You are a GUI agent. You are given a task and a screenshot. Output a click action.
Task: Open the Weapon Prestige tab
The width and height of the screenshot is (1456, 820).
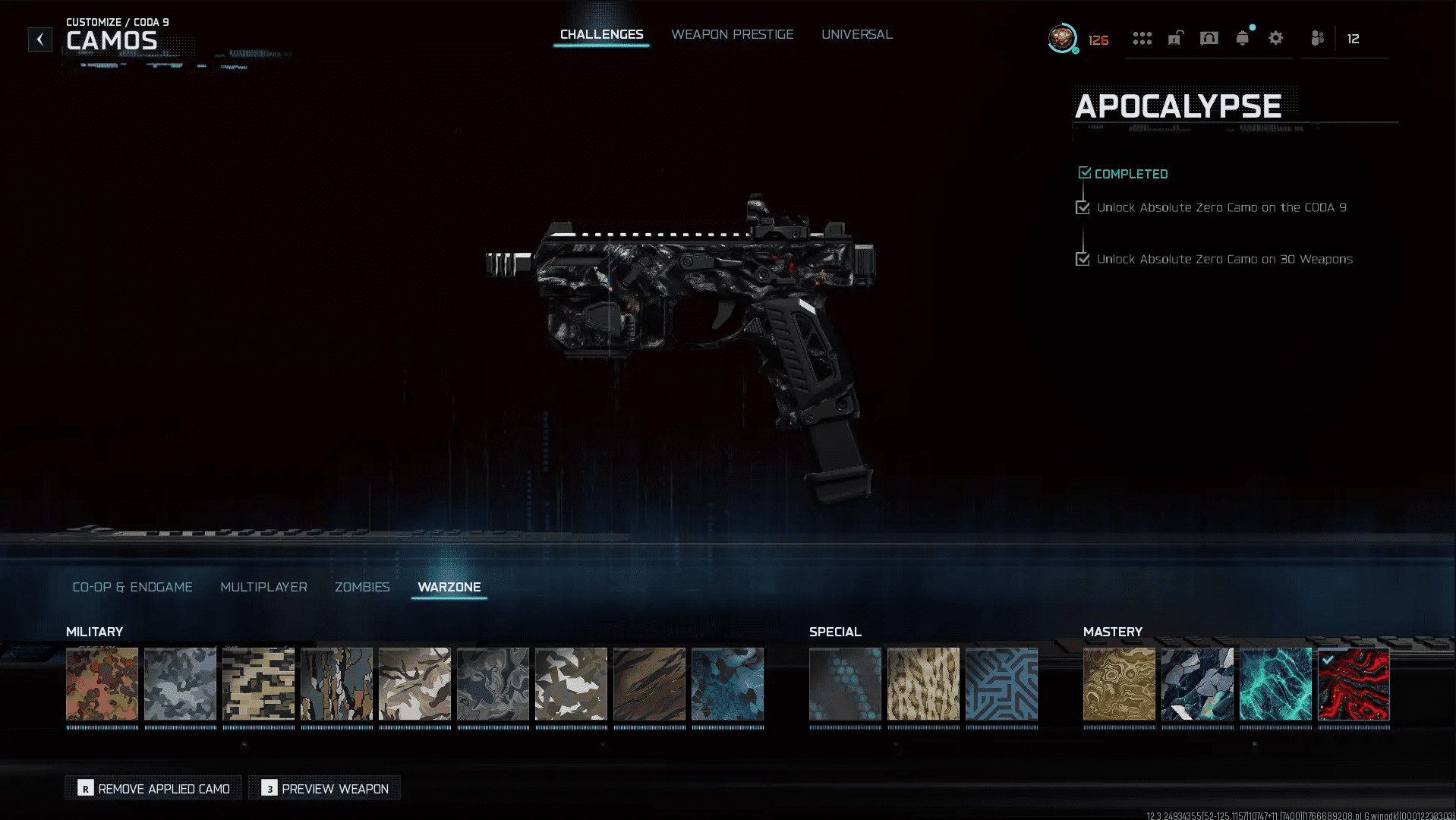tap(732, 35)
